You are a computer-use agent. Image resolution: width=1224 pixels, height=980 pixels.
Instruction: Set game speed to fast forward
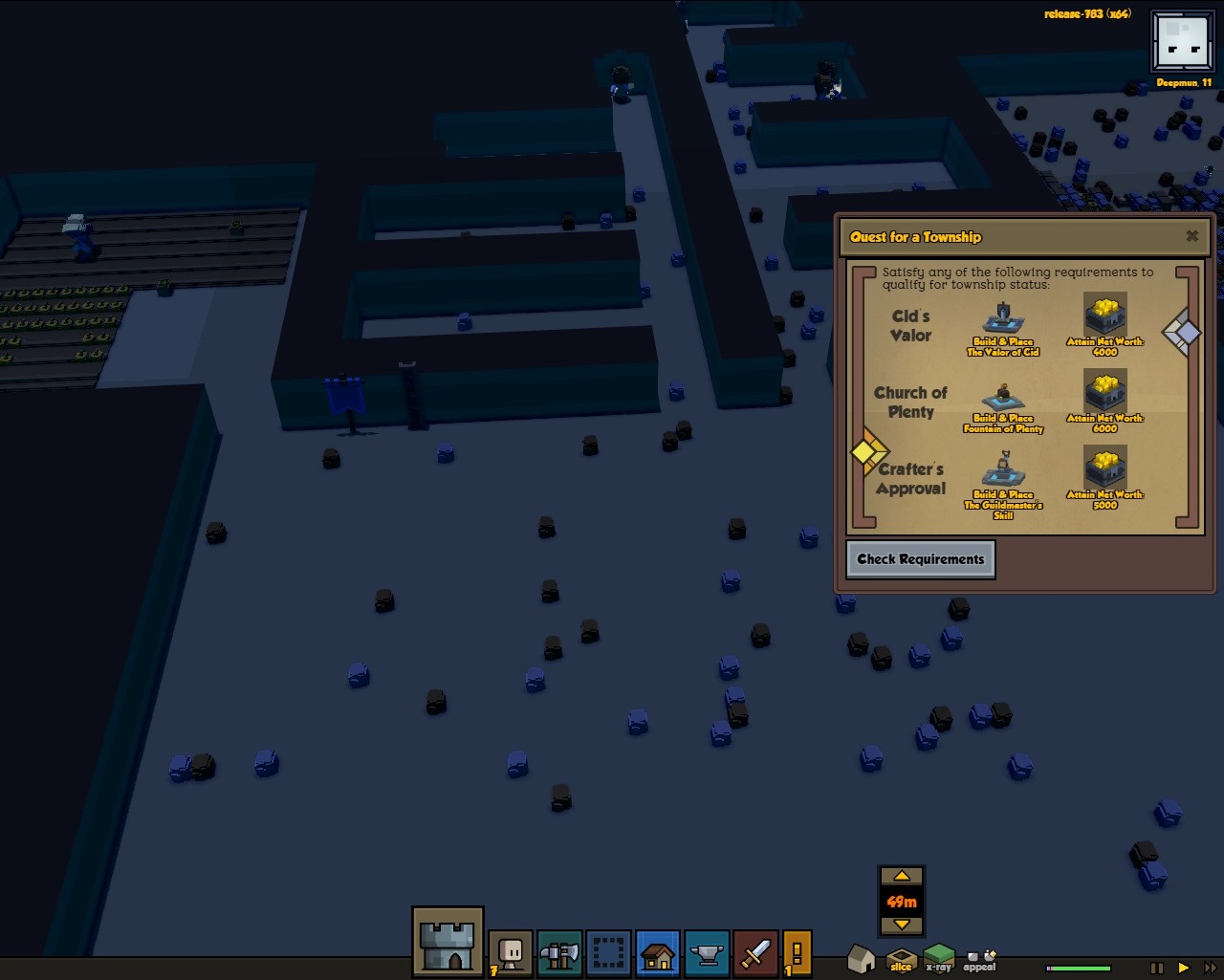click(1210, 969)
